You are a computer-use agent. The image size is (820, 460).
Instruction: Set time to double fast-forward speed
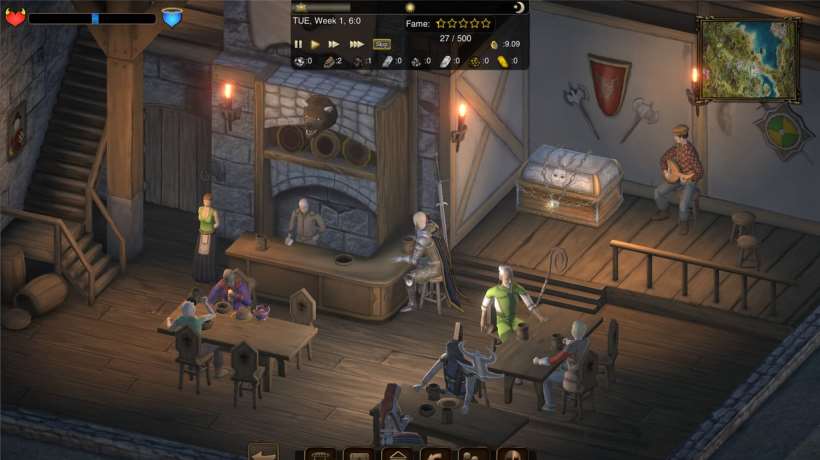tap(334, 44)
